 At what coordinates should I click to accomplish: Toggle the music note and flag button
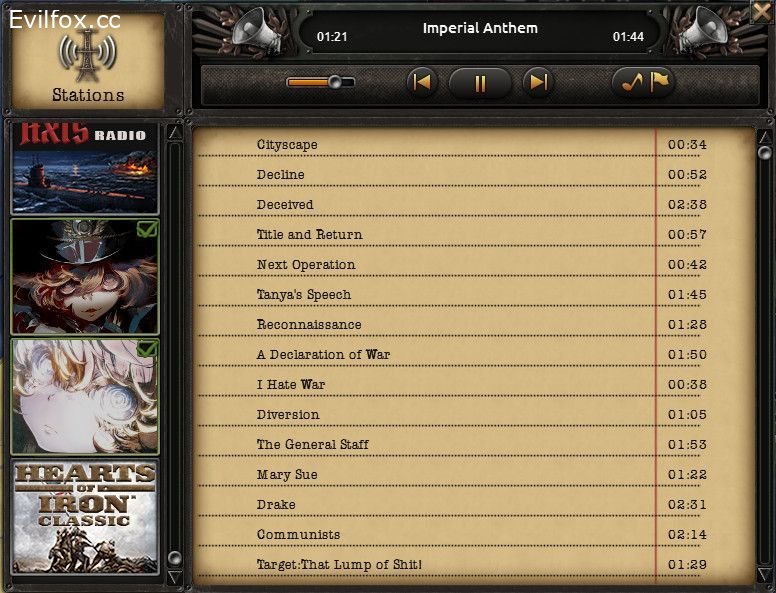pos(643,83)
